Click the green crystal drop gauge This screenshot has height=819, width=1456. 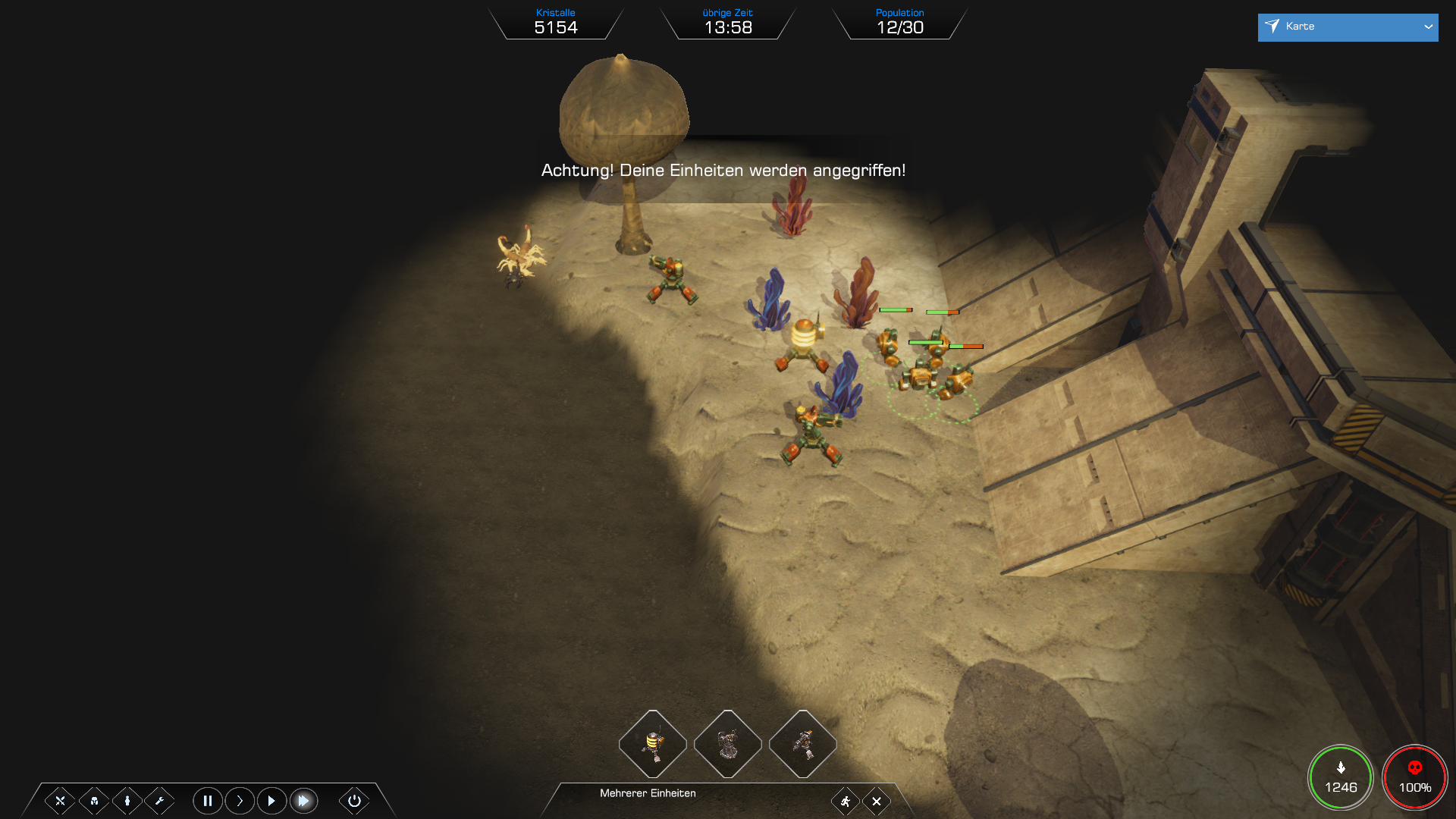pyautogui.click(x=1341, y=778)
